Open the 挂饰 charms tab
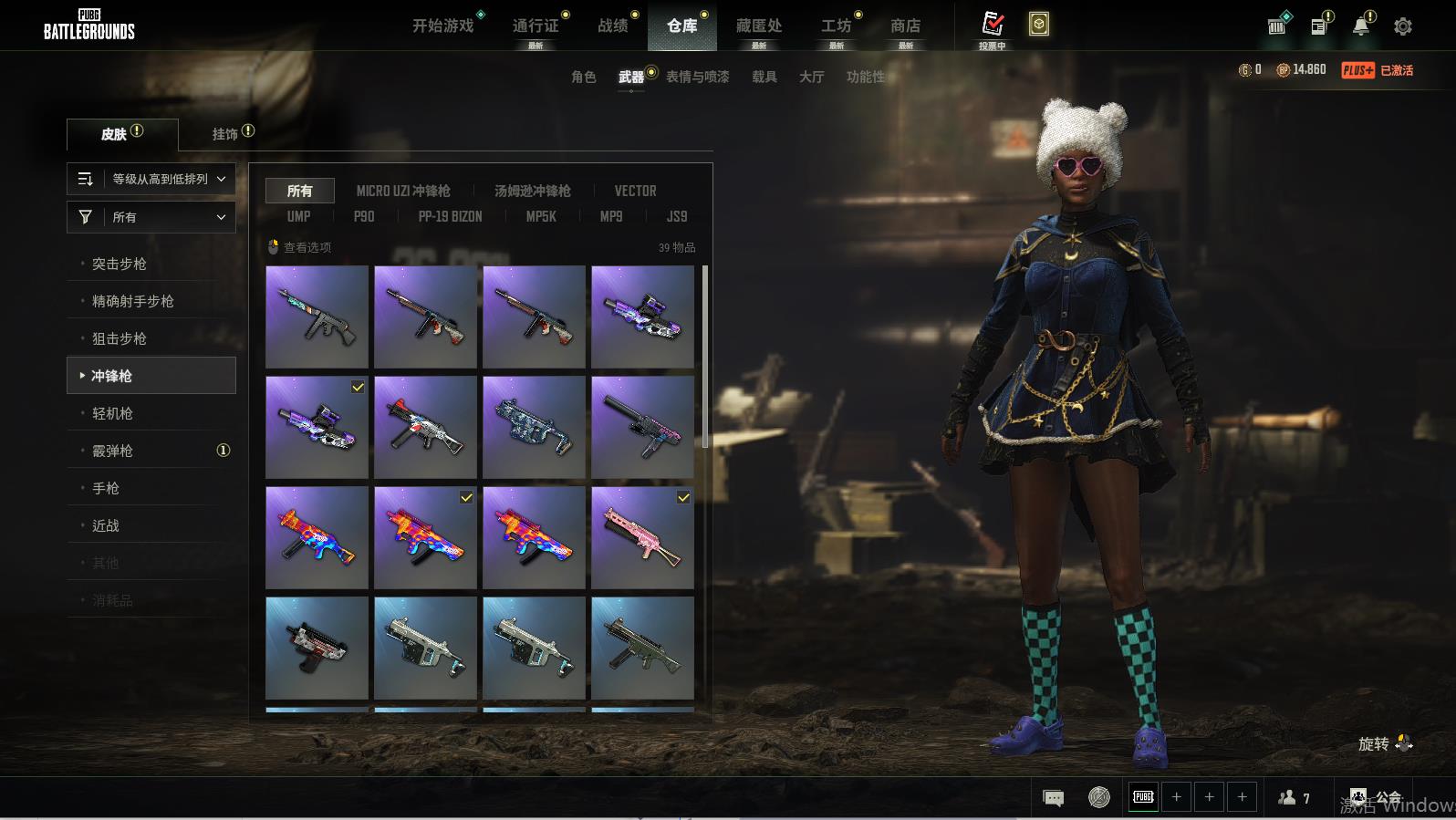The image size is (1456, 820). tap(225, 134)
